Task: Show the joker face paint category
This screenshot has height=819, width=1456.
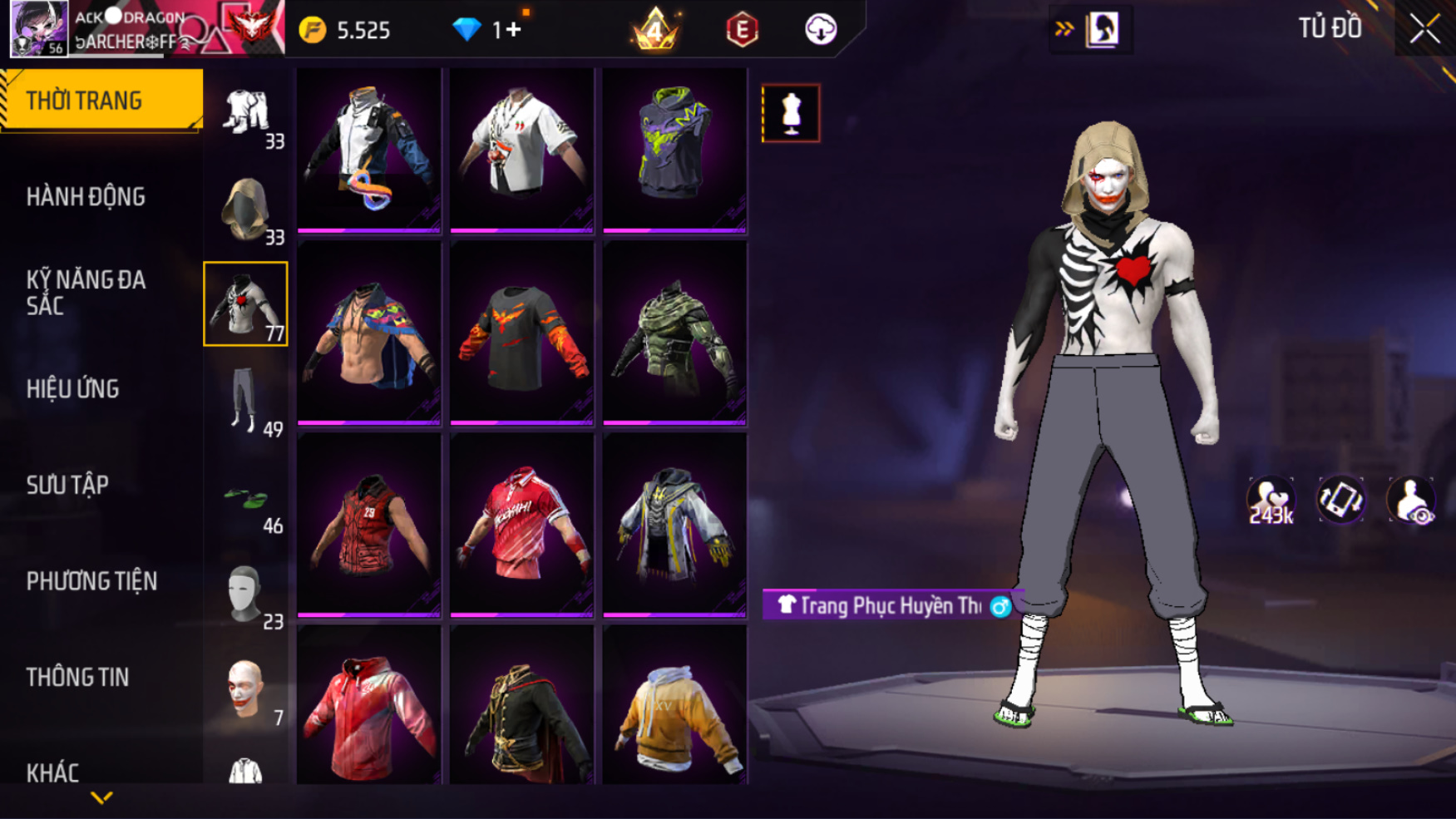Action: pos(246,690)
